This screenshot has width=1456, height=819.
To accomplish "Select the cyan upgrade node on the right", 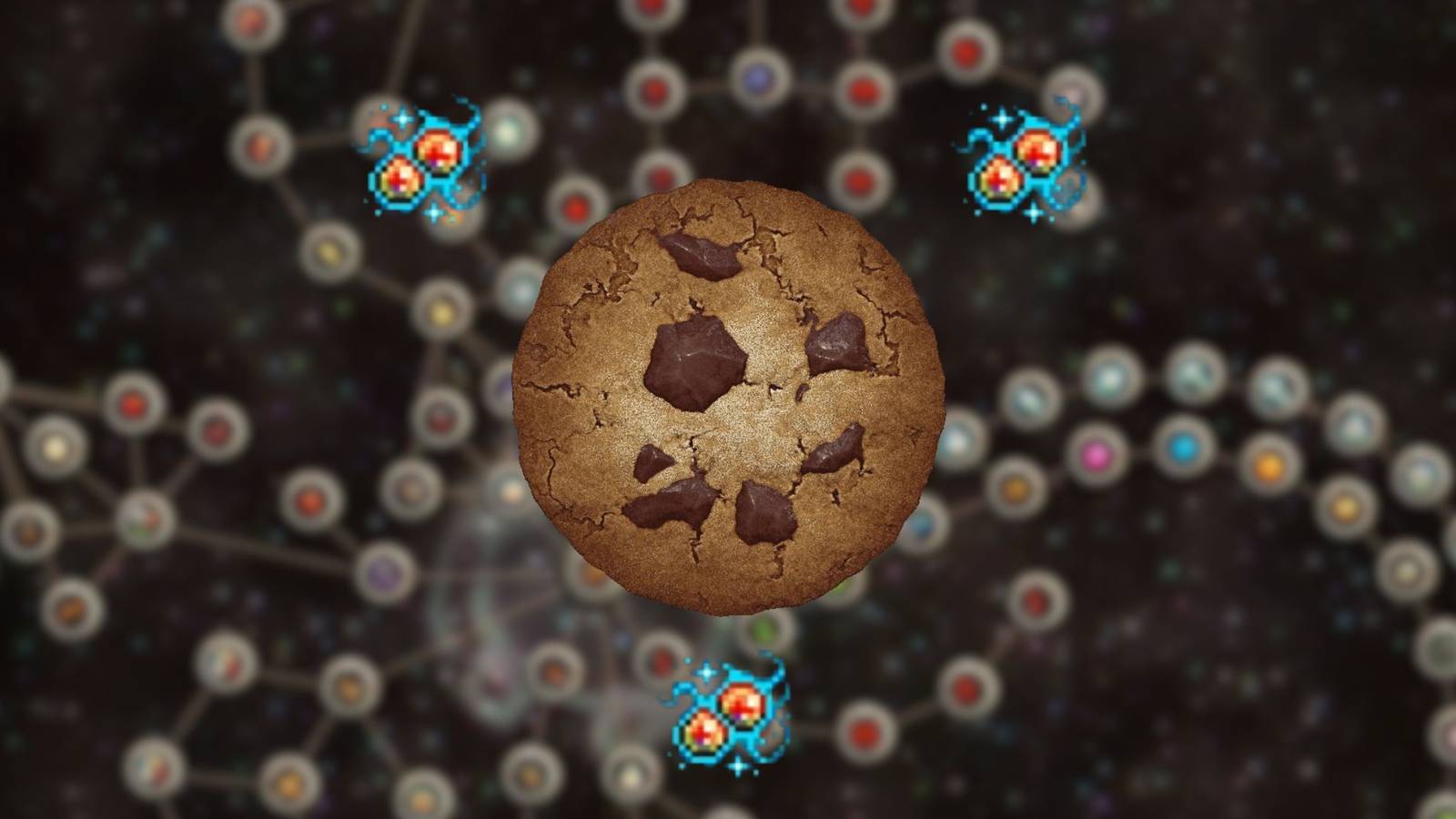I will pyautogui.click(x=1183, y=447).
